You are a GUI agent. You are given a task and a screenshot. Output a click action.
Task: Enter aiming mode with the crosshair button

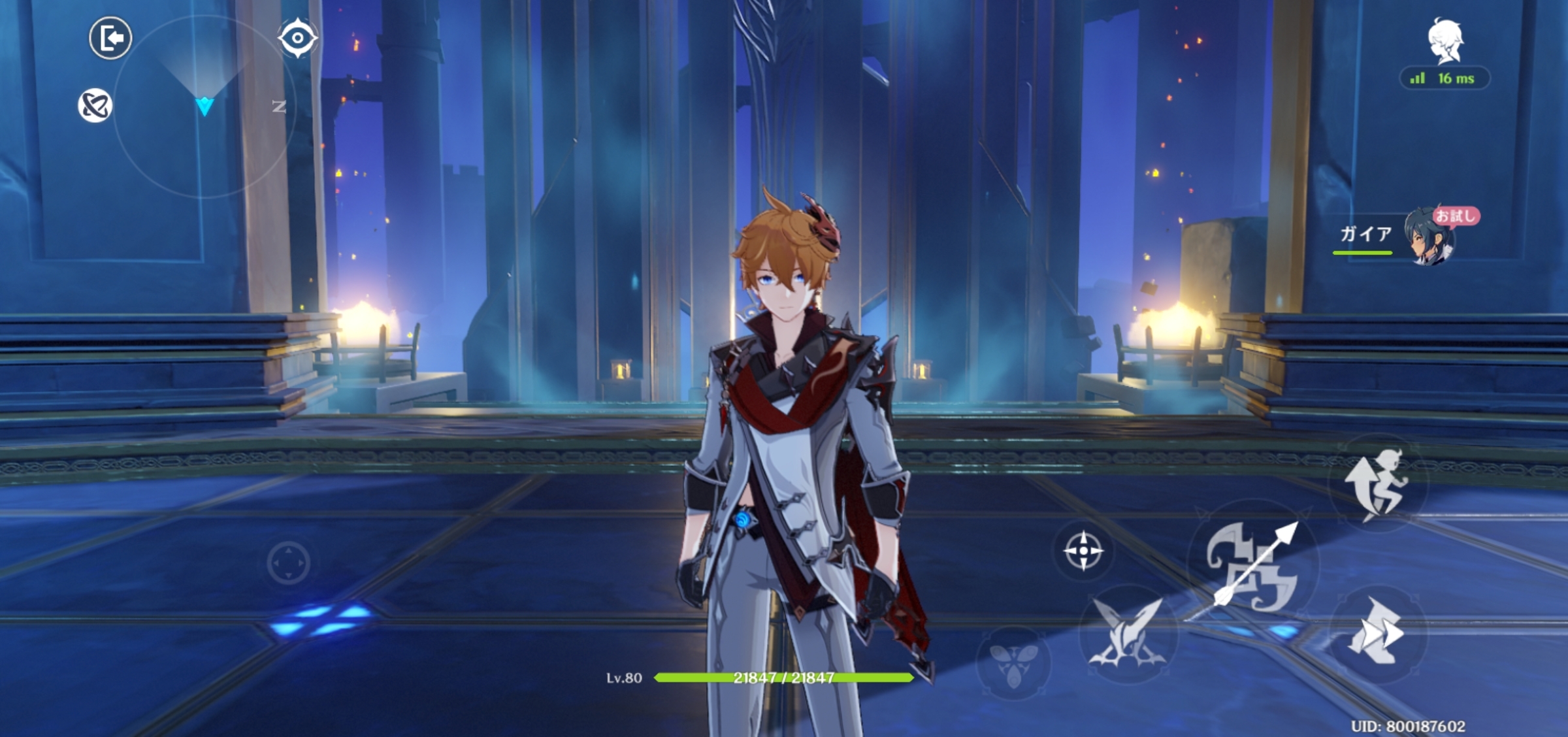pos(1083,551)
